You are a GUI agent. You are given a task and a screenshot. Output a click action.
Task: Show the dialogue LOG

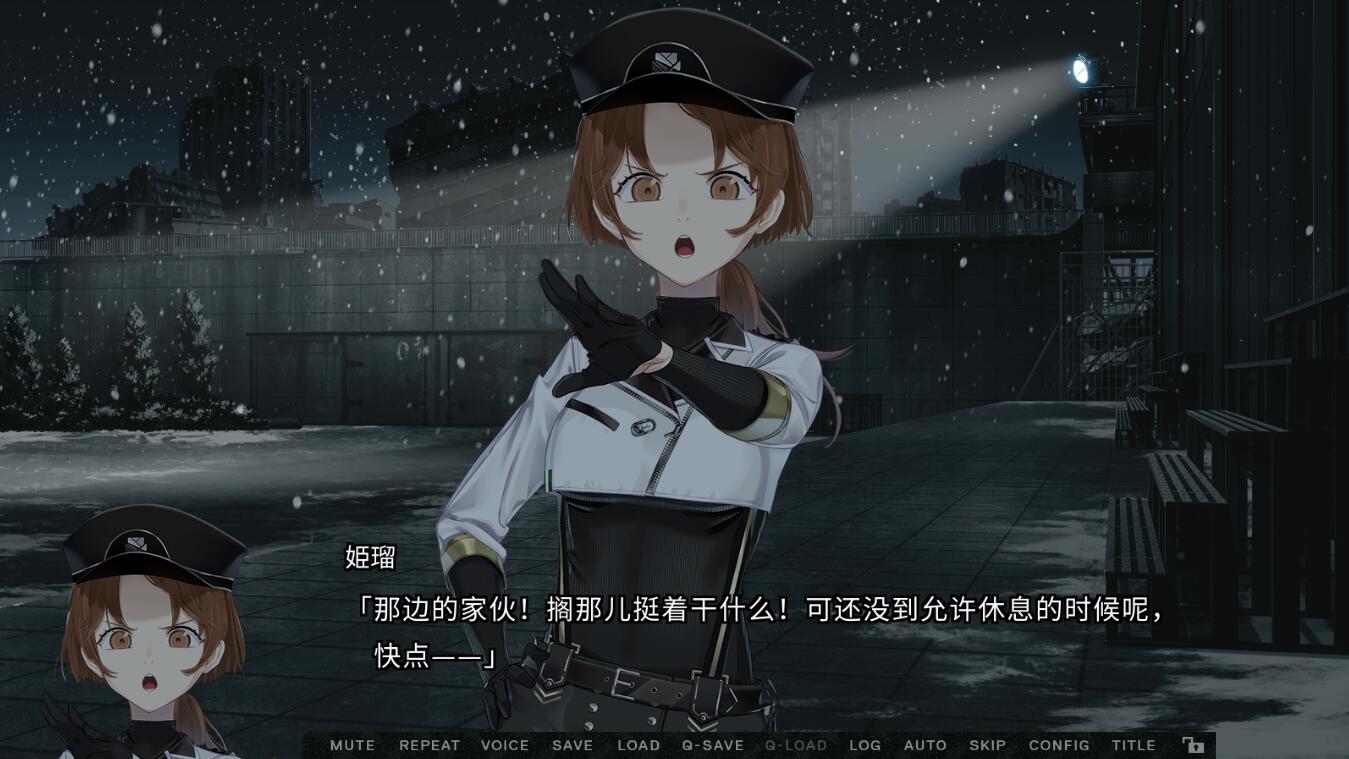pos(865,745)
